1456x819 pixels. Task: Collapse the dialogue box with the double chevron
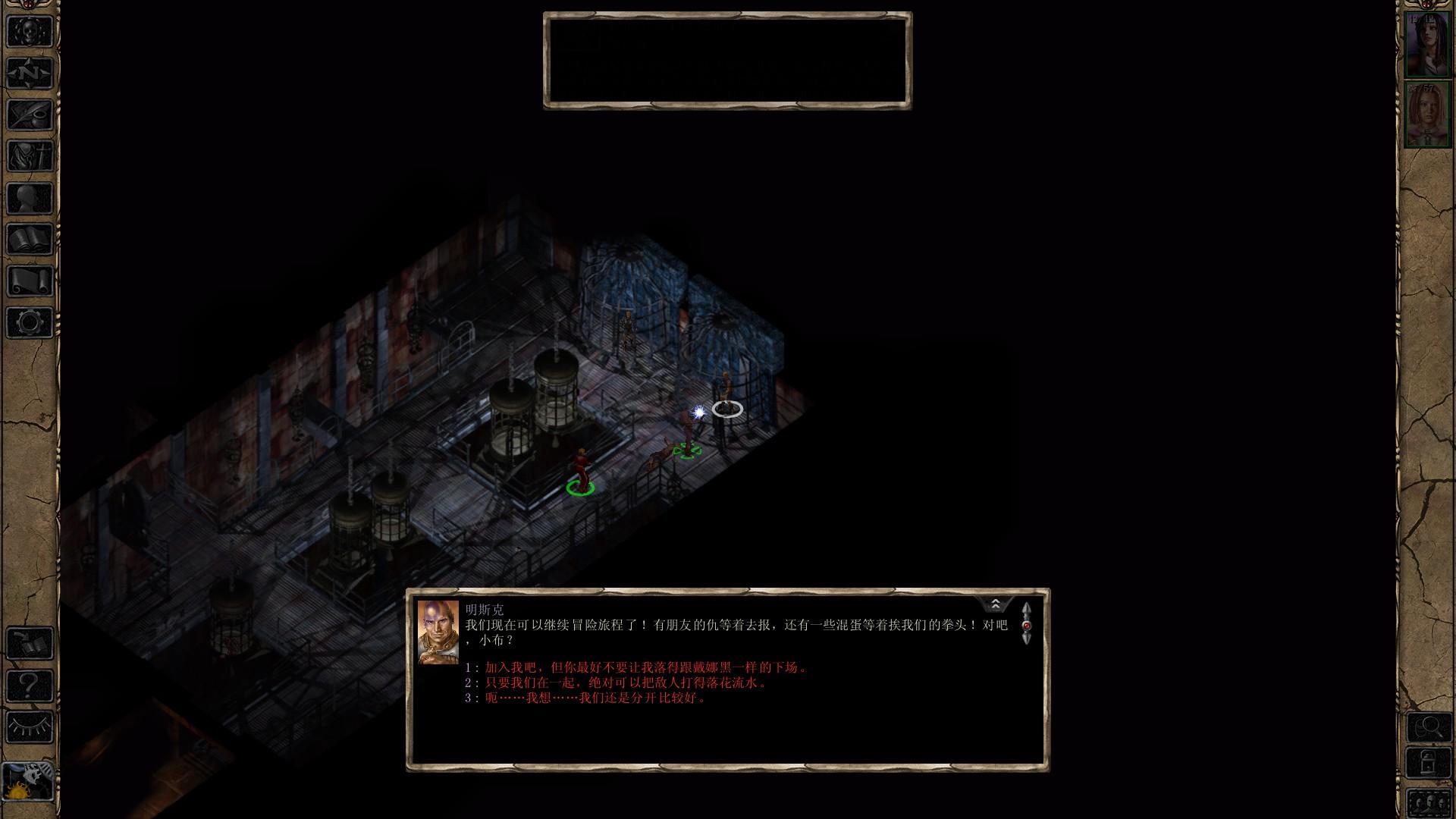coord(995,604)
